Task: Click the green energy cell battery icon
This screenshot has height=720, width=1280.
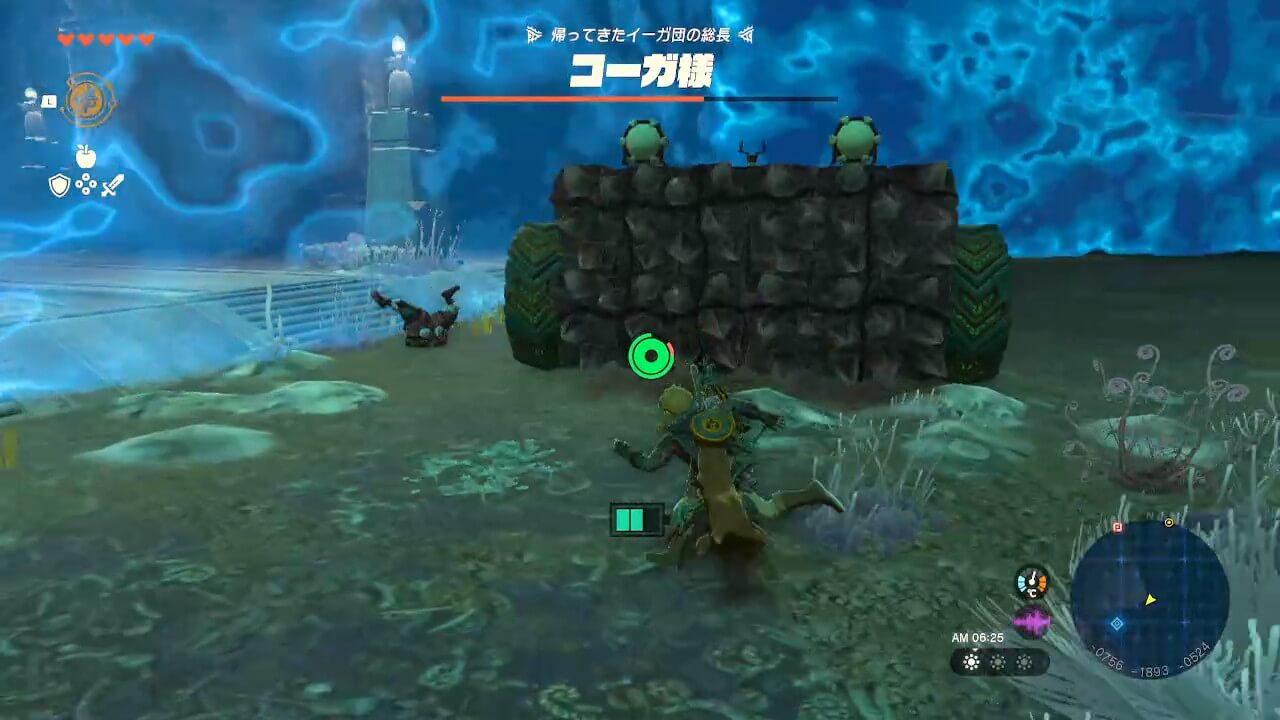Action: [x=637, y=519]
